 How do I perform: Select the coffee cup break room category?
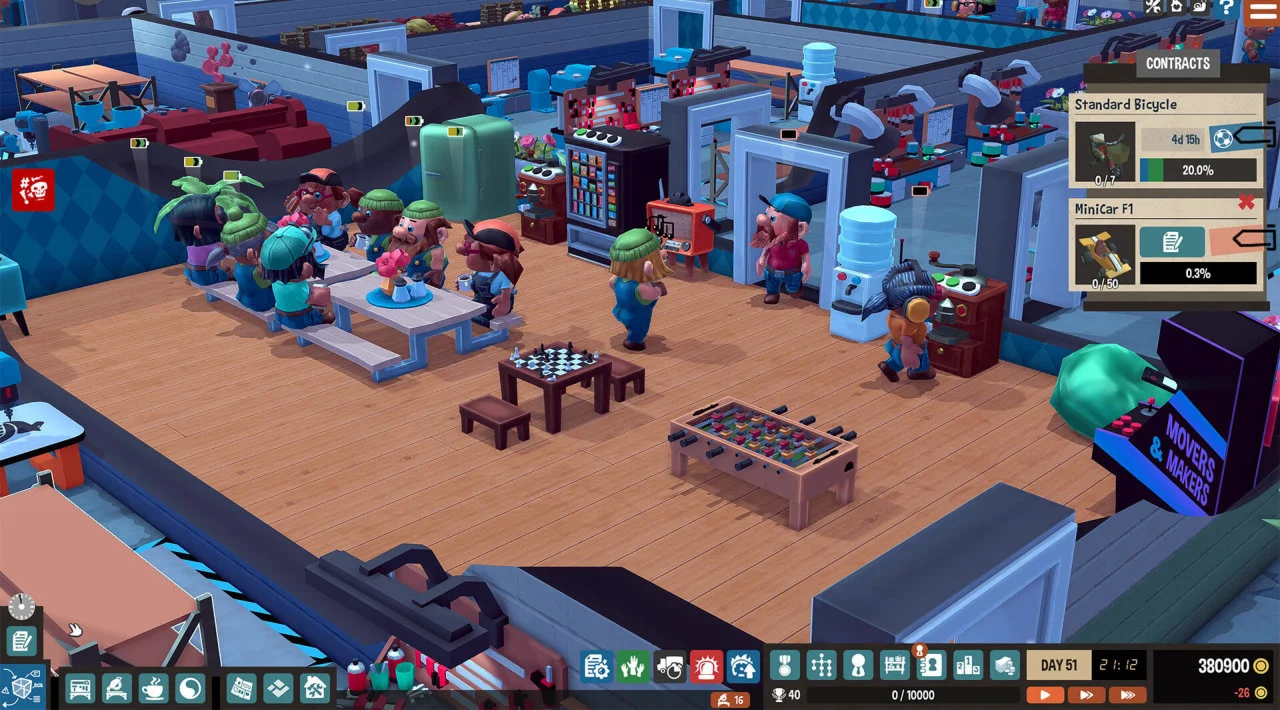click(153, 688)
